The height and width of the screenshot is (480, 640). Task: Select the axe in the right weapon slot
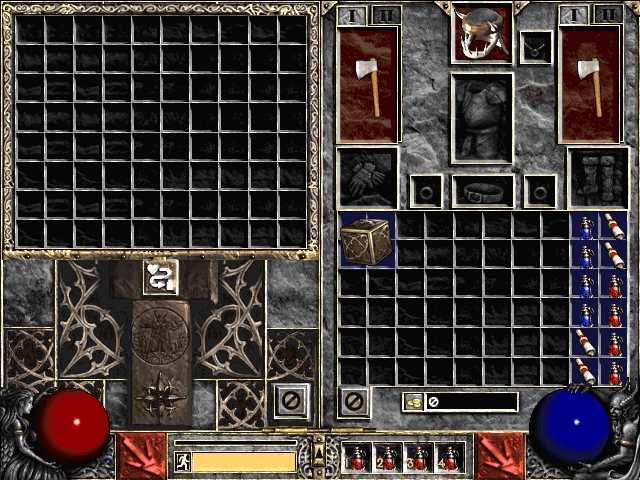589,82
